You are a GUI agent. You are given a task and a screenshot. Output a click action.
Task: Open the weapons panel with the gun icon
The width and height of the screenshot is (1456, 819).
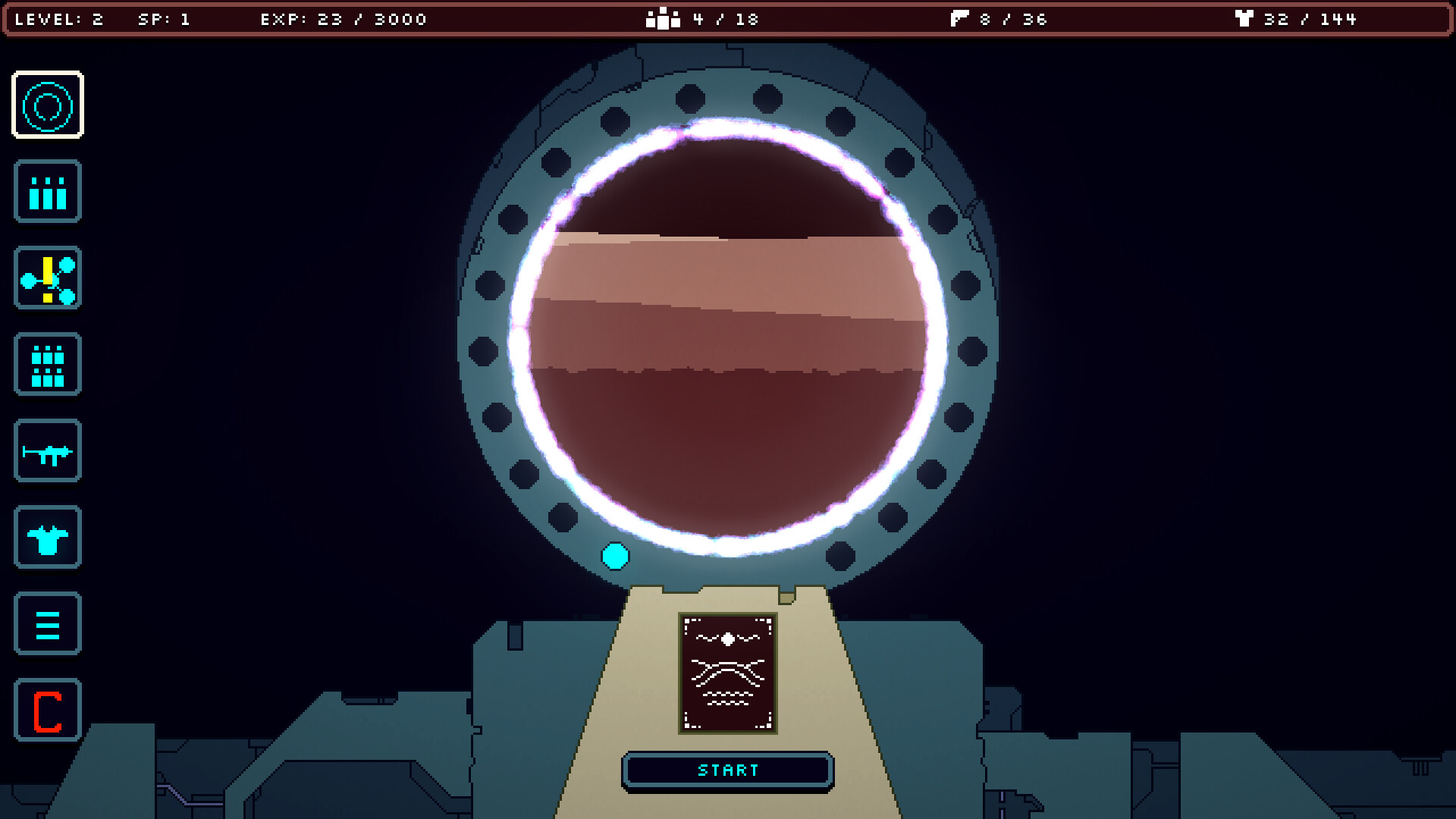pyautogui.click(x=48, y=451)
